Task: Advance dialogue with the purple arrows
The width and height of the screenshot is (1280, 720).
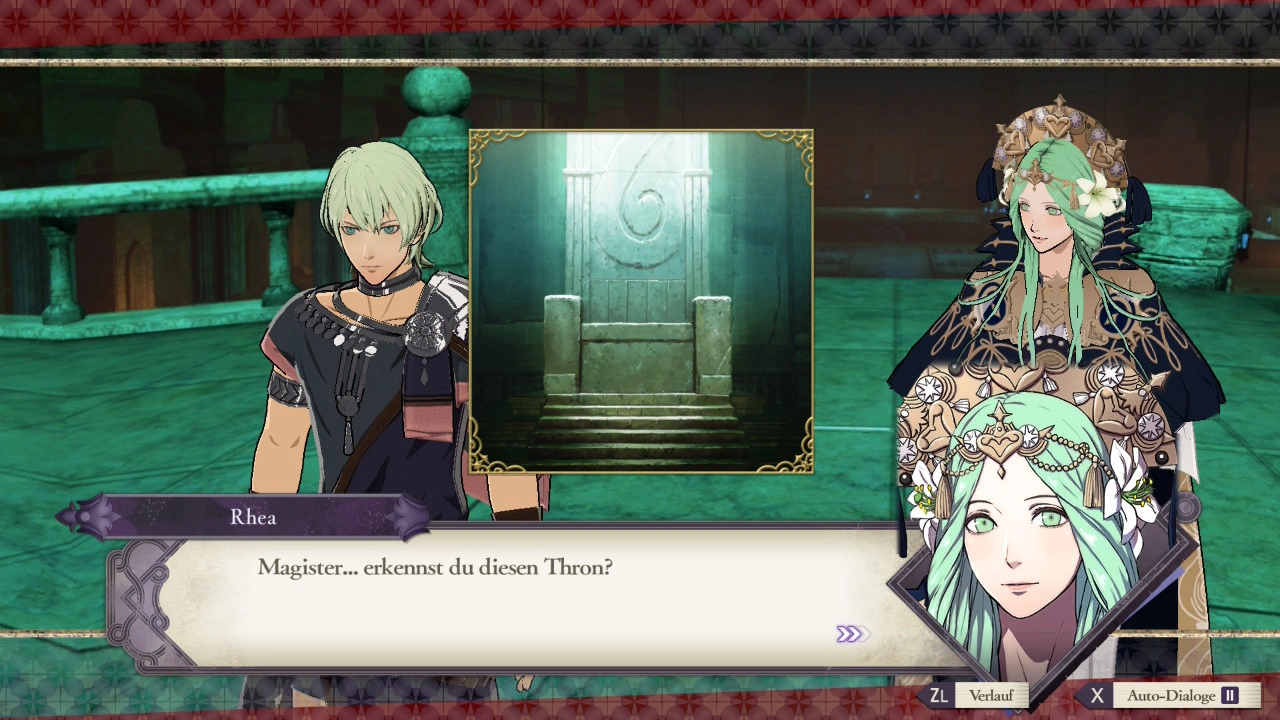Action: [850, 634]
